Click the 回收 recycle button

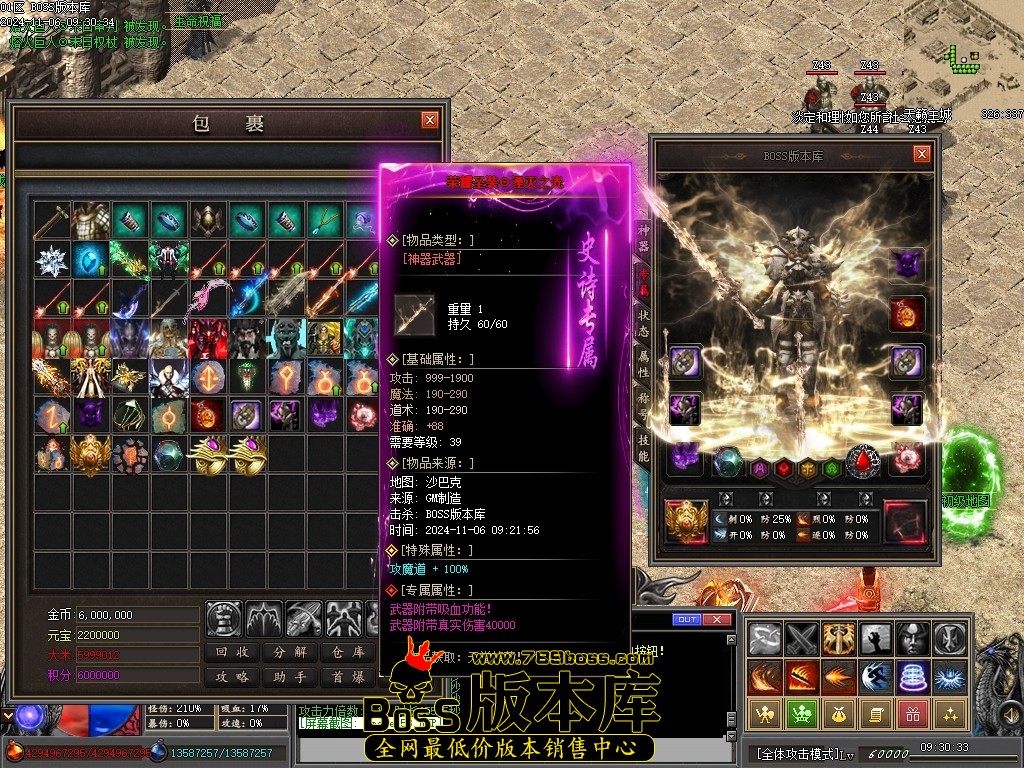pyautogui.click(x=234, y=651)
